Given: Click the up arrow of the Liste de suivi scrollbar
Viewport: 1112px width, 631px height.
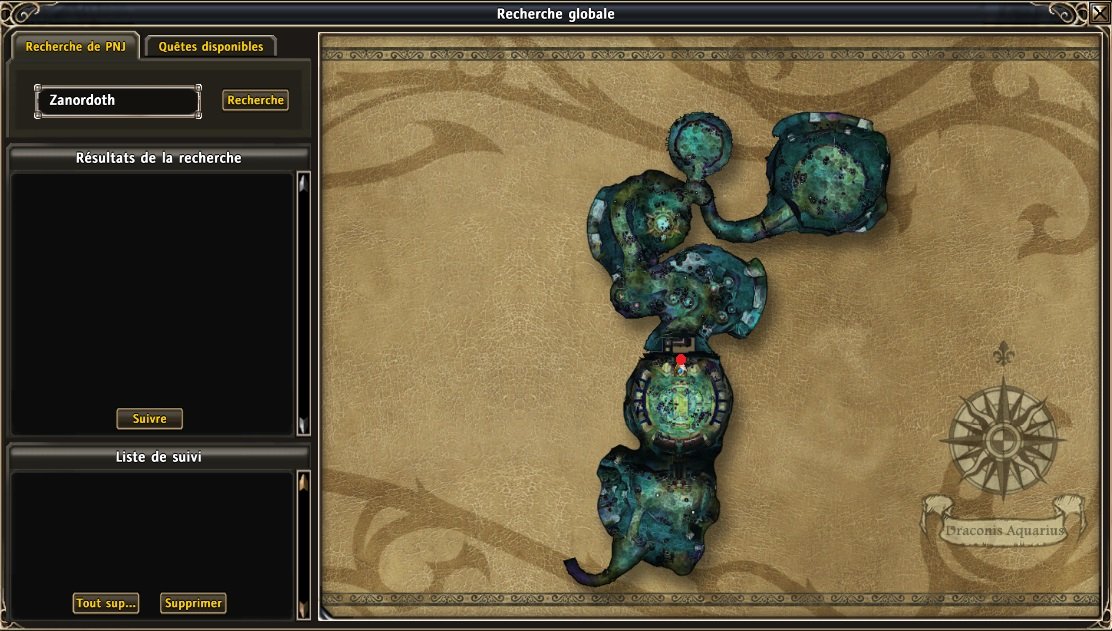Looking at the screenshot, I should [x=303, y=484].
